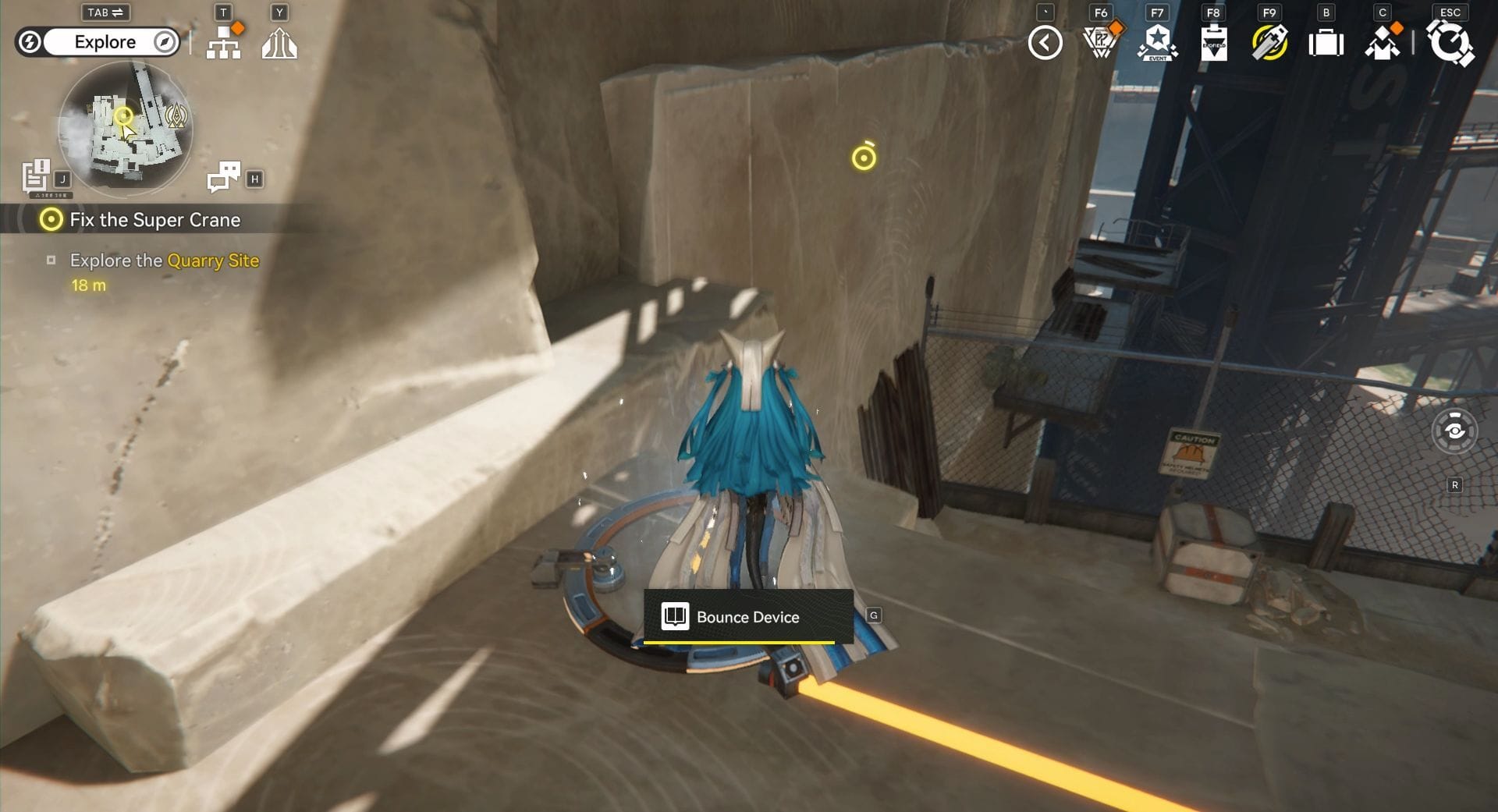Image resolution: width=1498 pixels, height=812 pixels.
Task: Click the Bounce Device interaction prompt
Action: coord(747,617)
